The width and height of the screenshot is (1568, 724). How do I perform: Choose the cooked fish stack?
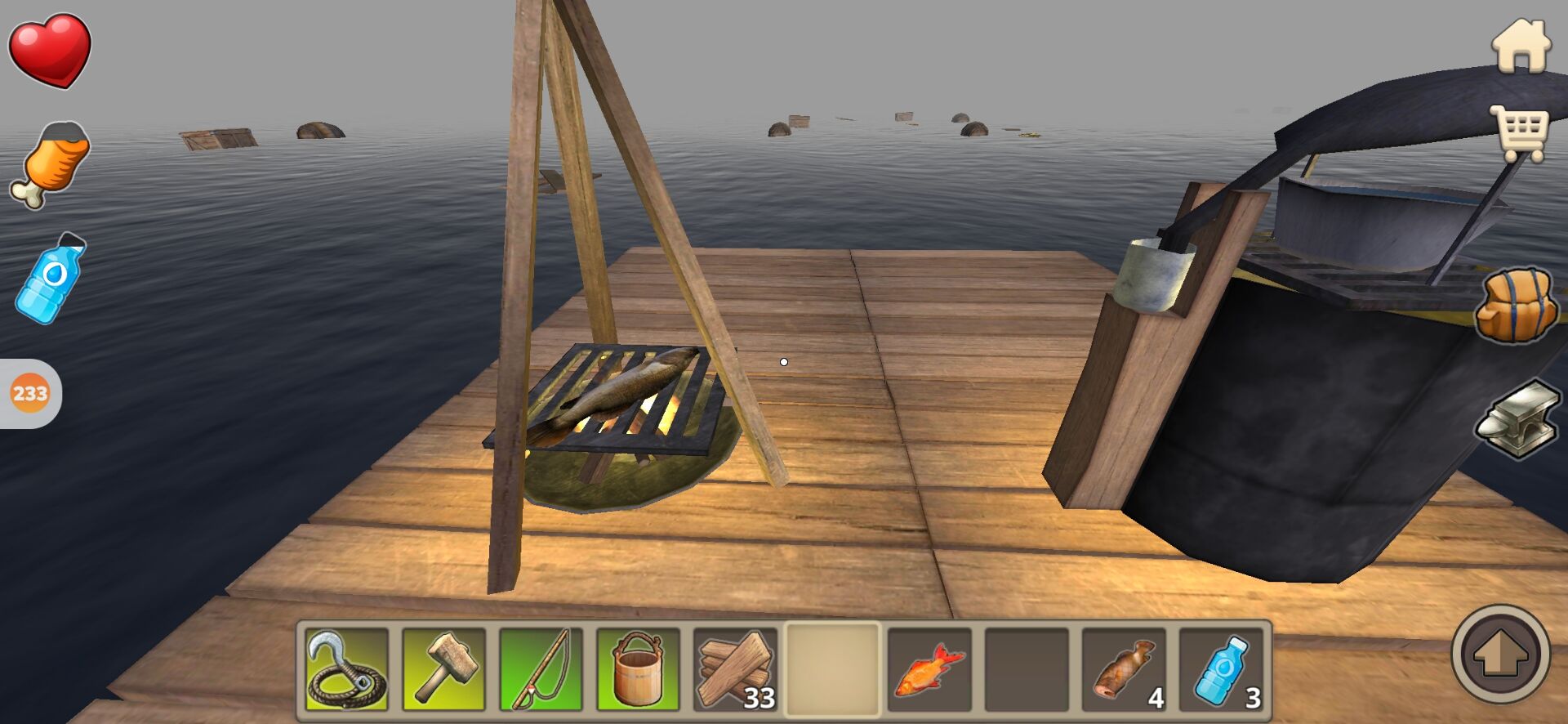point(1124,669)
